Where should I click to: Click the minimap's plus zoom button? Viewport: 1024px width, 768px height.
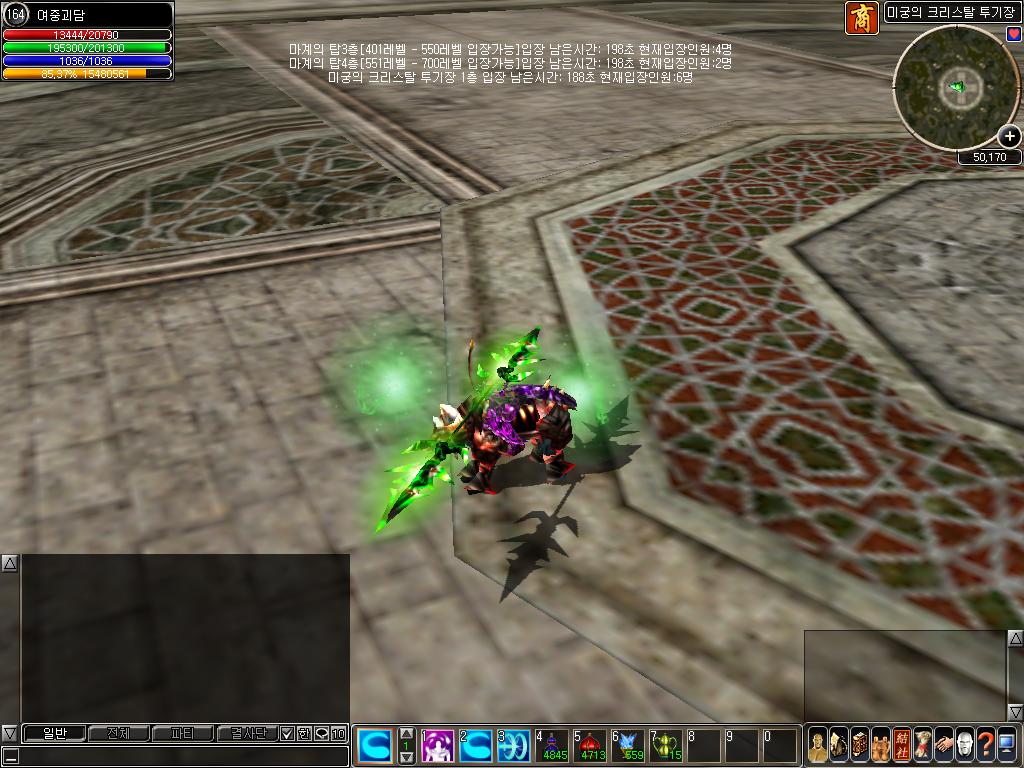click(1009, 136)
